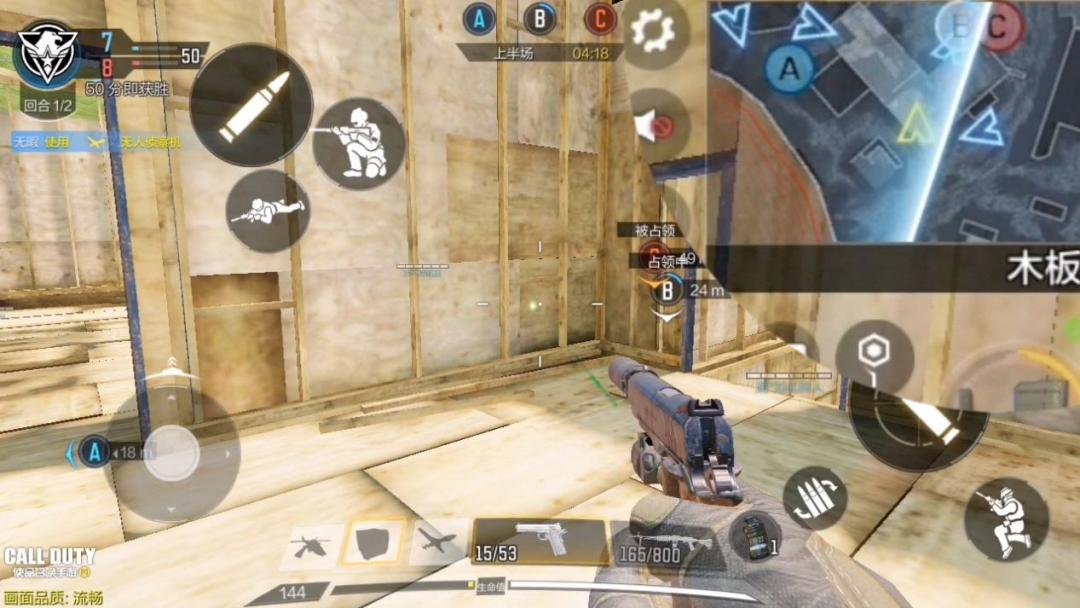
Task: Tap the objective A indicator at top
Action: (480, 18)
